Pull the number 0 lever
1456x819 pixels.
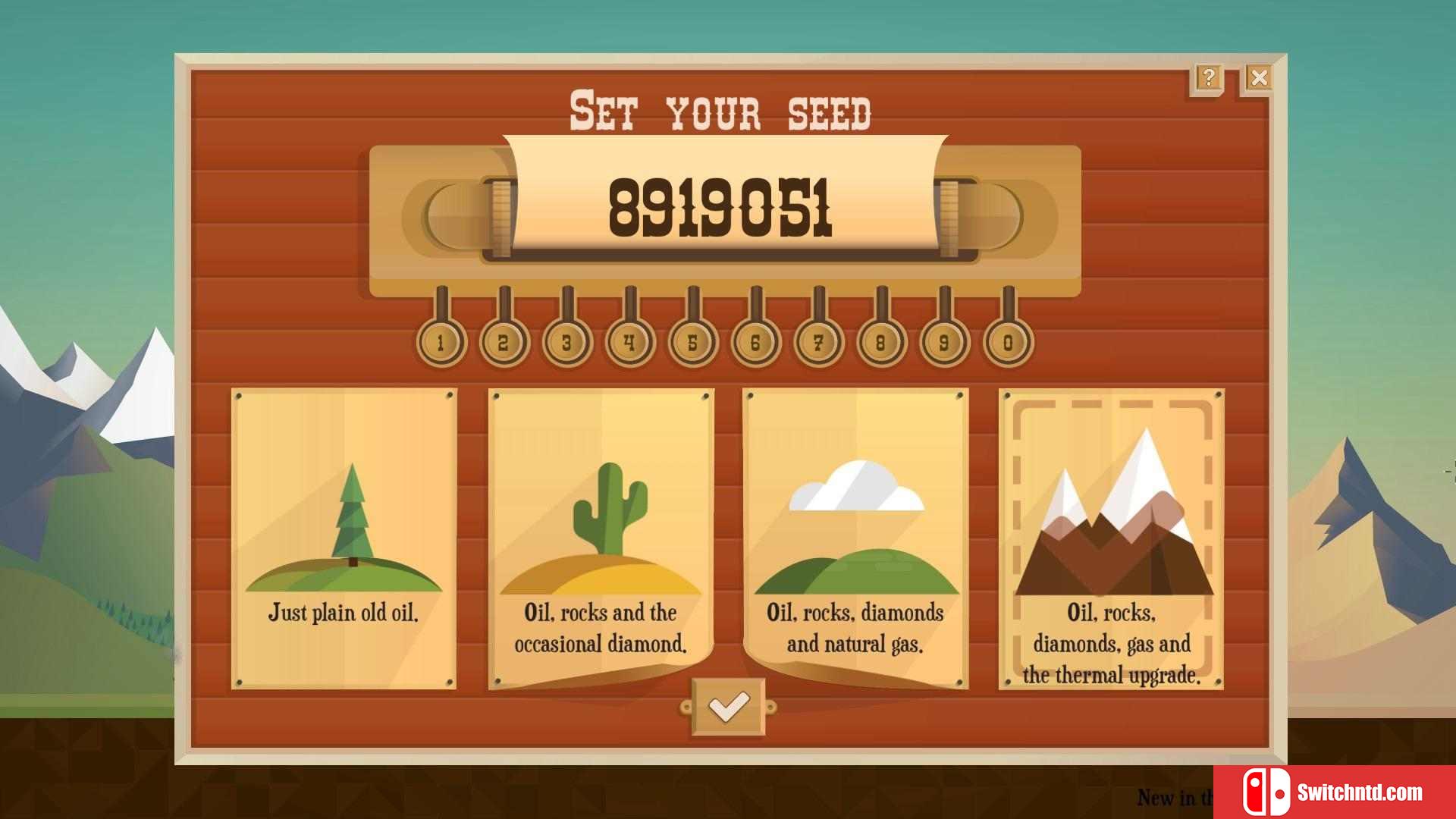tap(1008, 343)
